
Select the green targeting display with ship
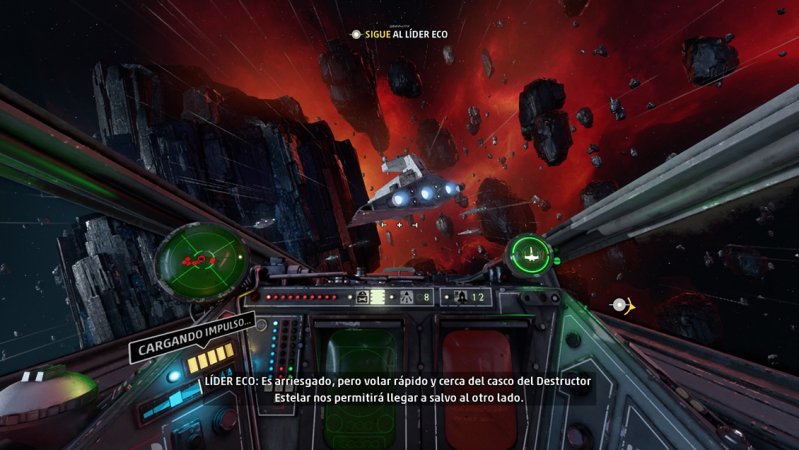[x=530, y=253]
